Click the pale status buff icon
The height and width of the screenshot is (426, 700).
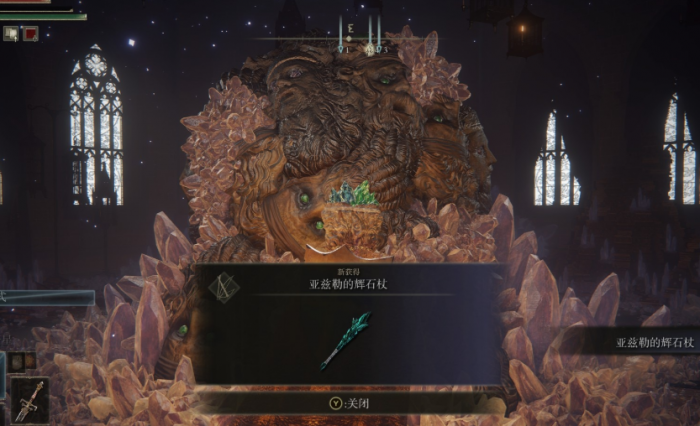tap(10, 33)
